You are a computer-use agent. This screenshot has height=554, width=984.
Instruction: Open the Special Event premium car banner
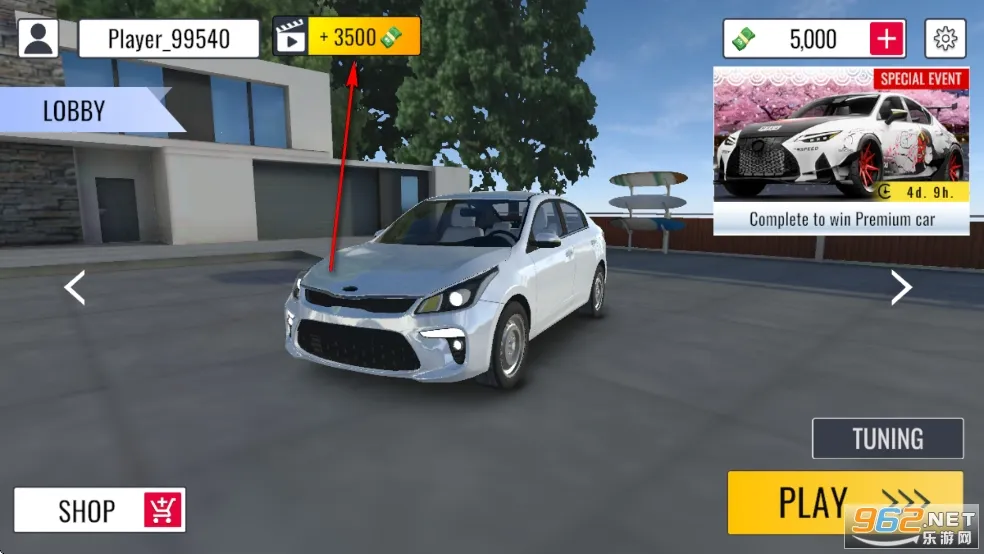pyautogui.click(x=840, y=150)
